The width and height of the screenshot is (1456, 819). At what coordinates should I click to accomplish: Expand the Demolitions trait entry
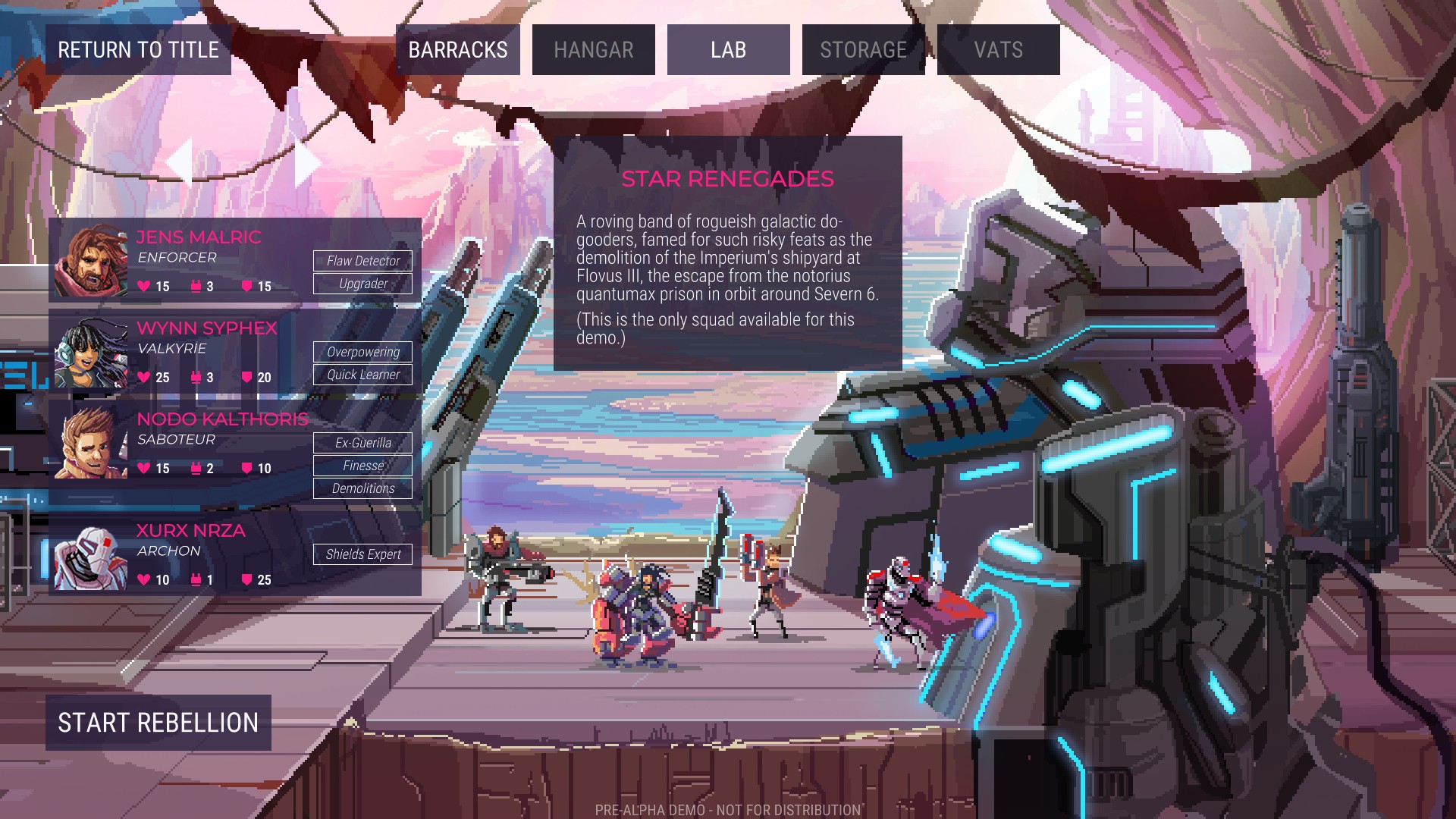362,488
